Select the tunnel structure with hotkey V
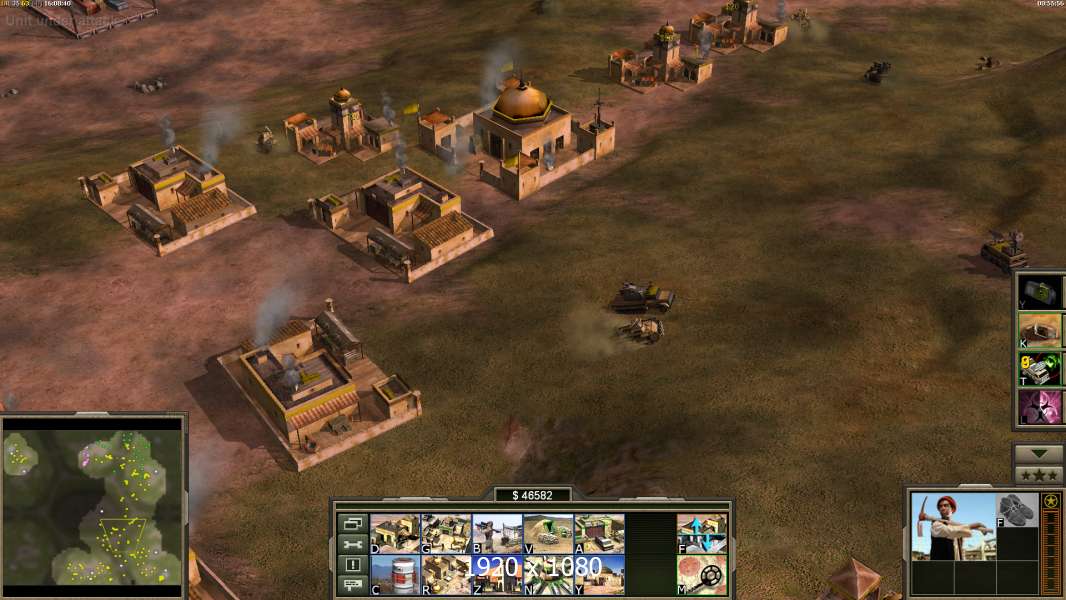1066x600 pixels. [548, 534]
